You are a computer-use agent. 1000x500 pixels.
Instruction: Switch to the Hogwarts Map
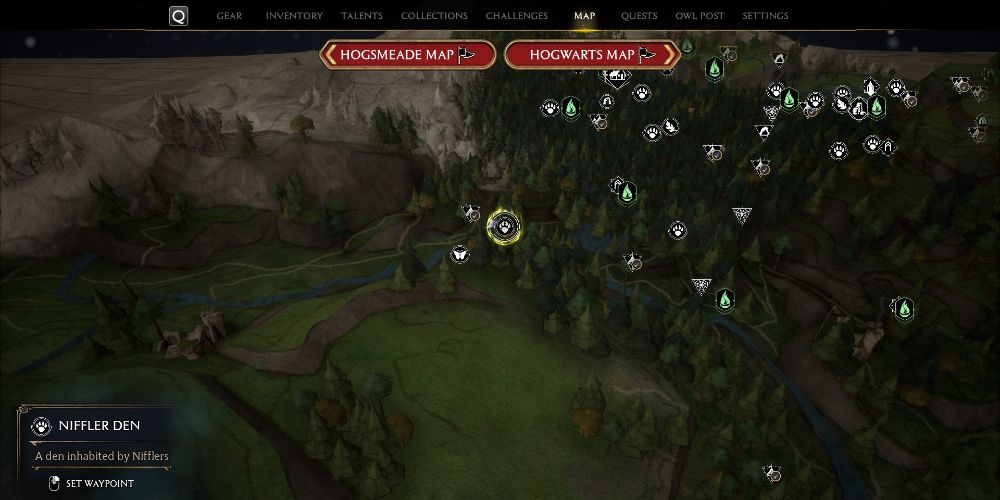coord(592,55)
